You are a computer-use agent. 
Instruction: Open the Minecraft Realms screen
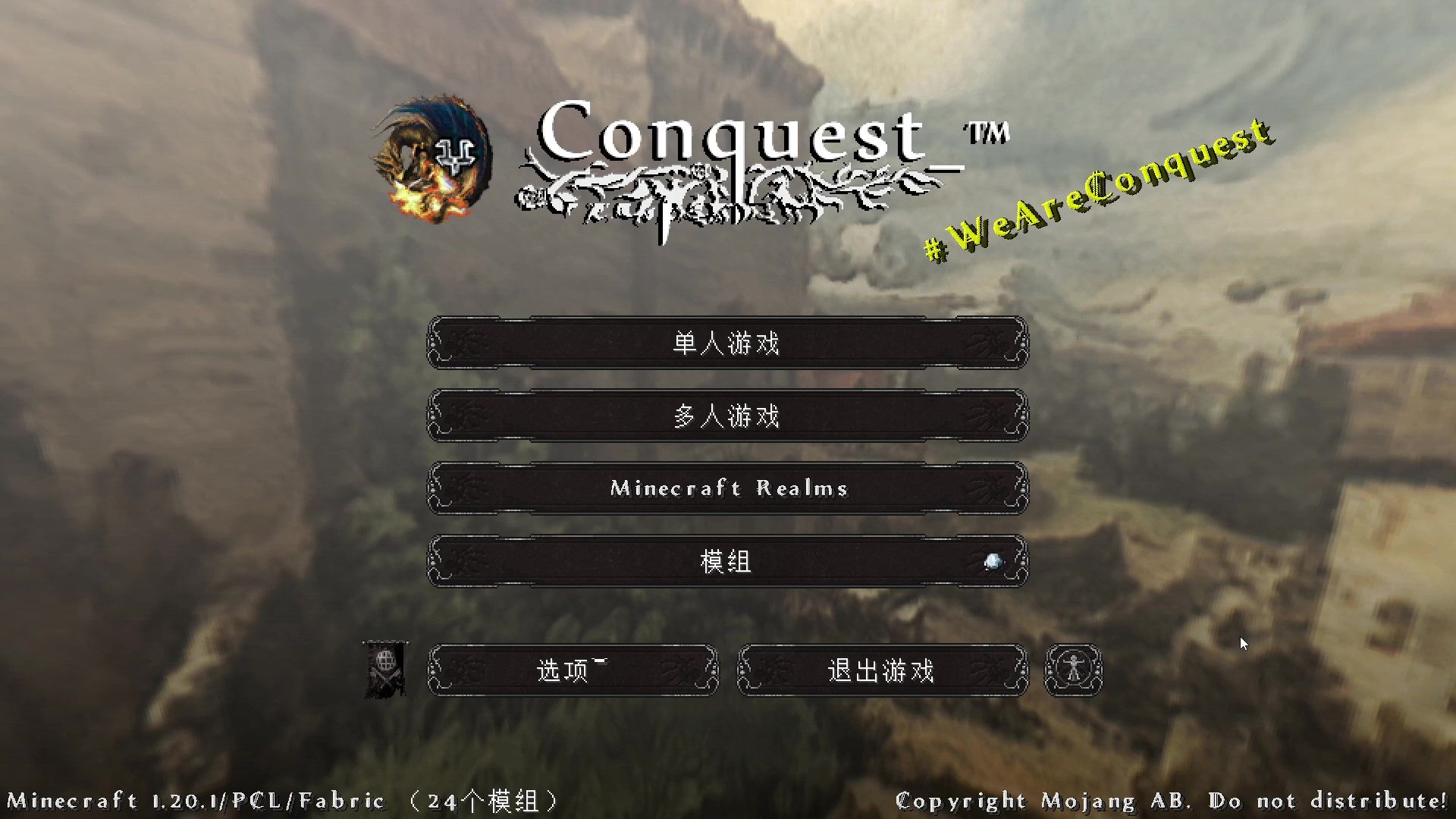[x=728, y=488]
